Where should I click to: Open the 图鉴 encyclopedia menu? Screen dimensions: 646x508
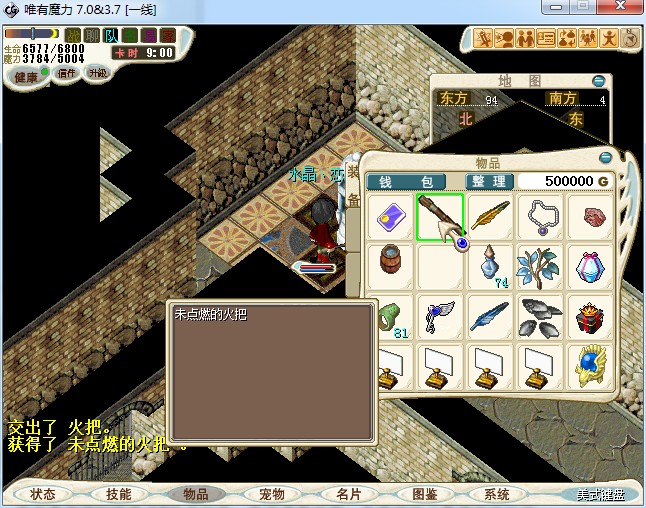(x=424, y=494)
